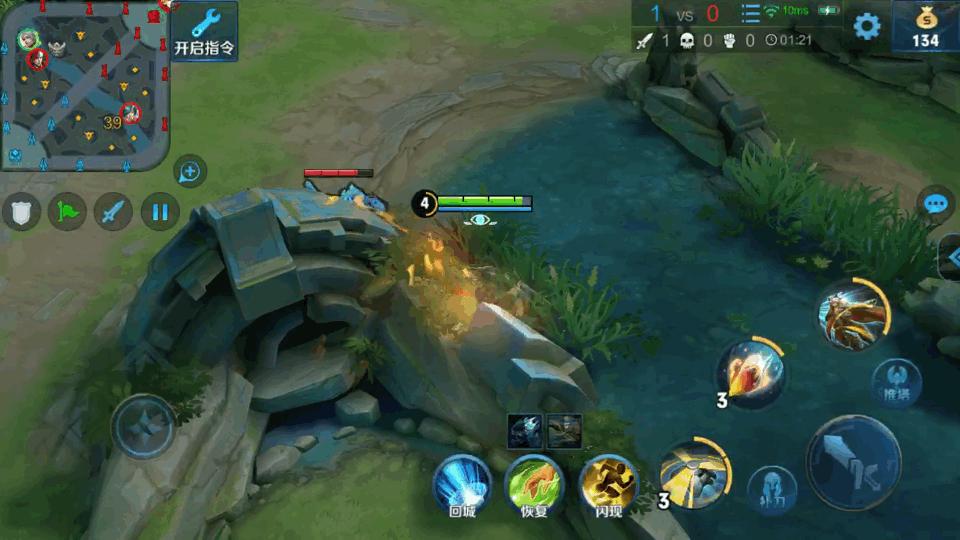The width and height of the screenshot is (960, 540).
Task: Trigger the yellow spinning skill beside 闪现
Action: point(694,472)
